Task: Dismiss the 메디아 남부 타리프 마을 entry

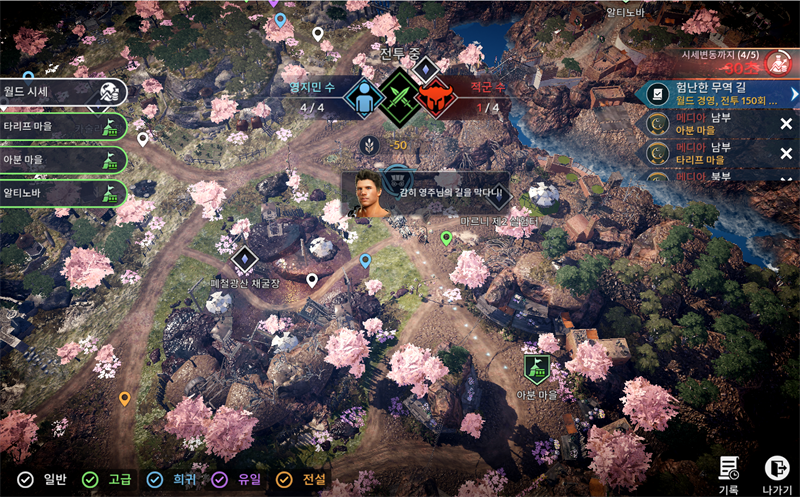Action: [786, 153]
